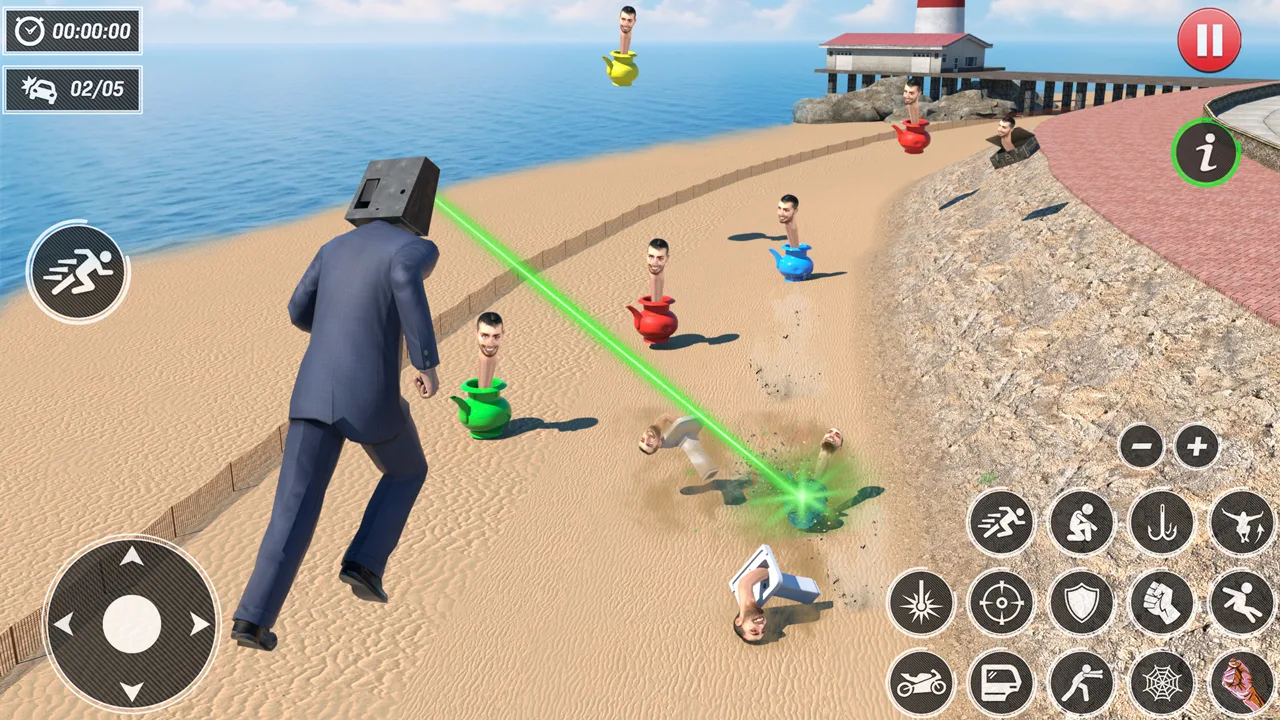Pause the game
The image size is (1280, 720).
point(1209,40)
